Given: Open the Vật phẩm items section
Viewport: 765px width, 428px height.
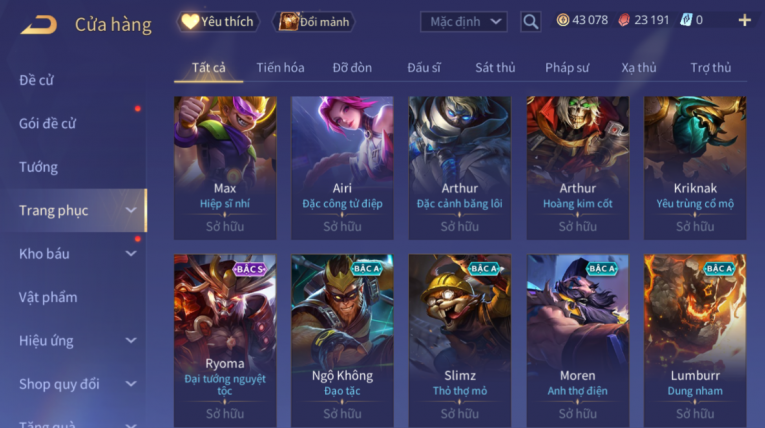Looking at the screenshot, I should [48, 297].
